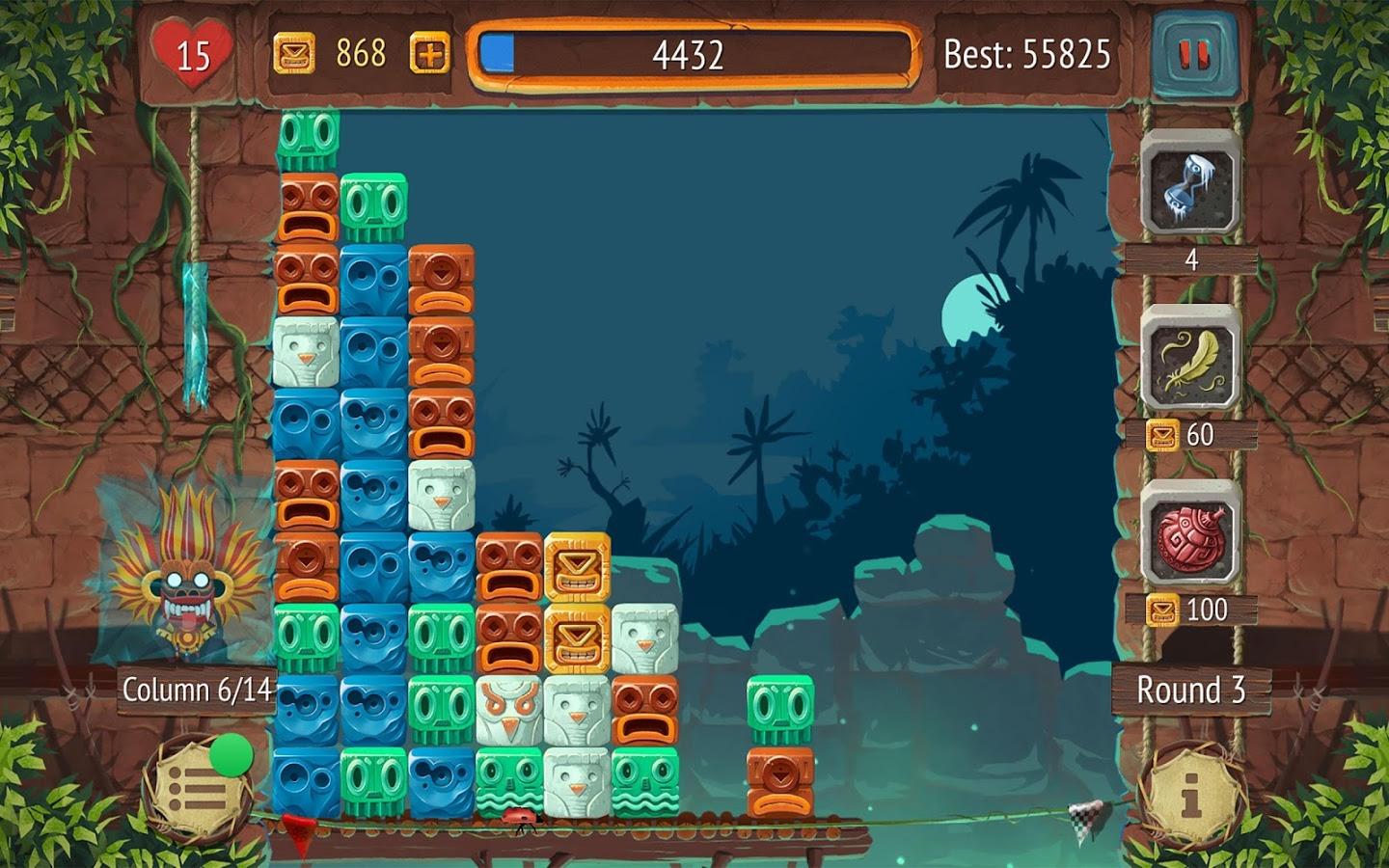Screen dimensions: 1389x868
Task: Pause the game with the red pause button
Action: click(x=1193, y=55)
